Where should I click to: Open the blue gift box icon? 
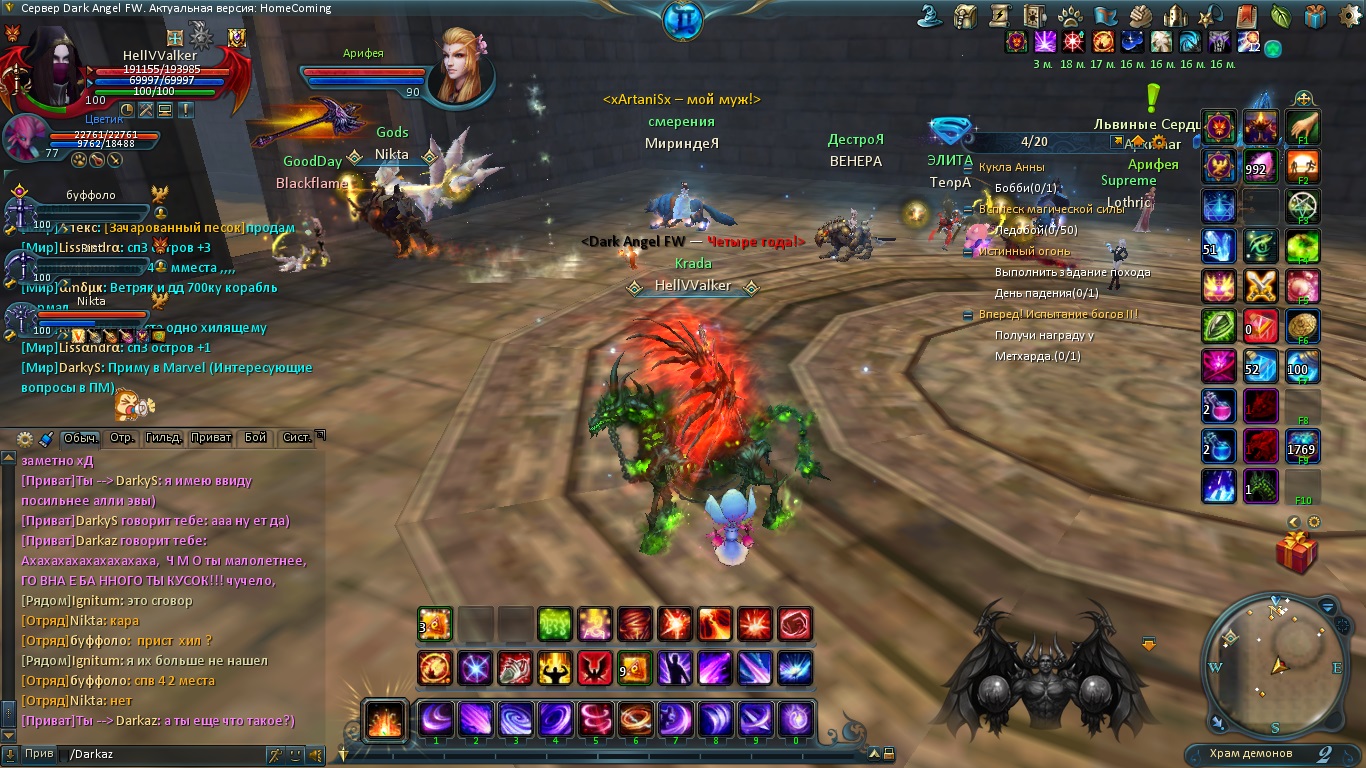coord(1315,15)
